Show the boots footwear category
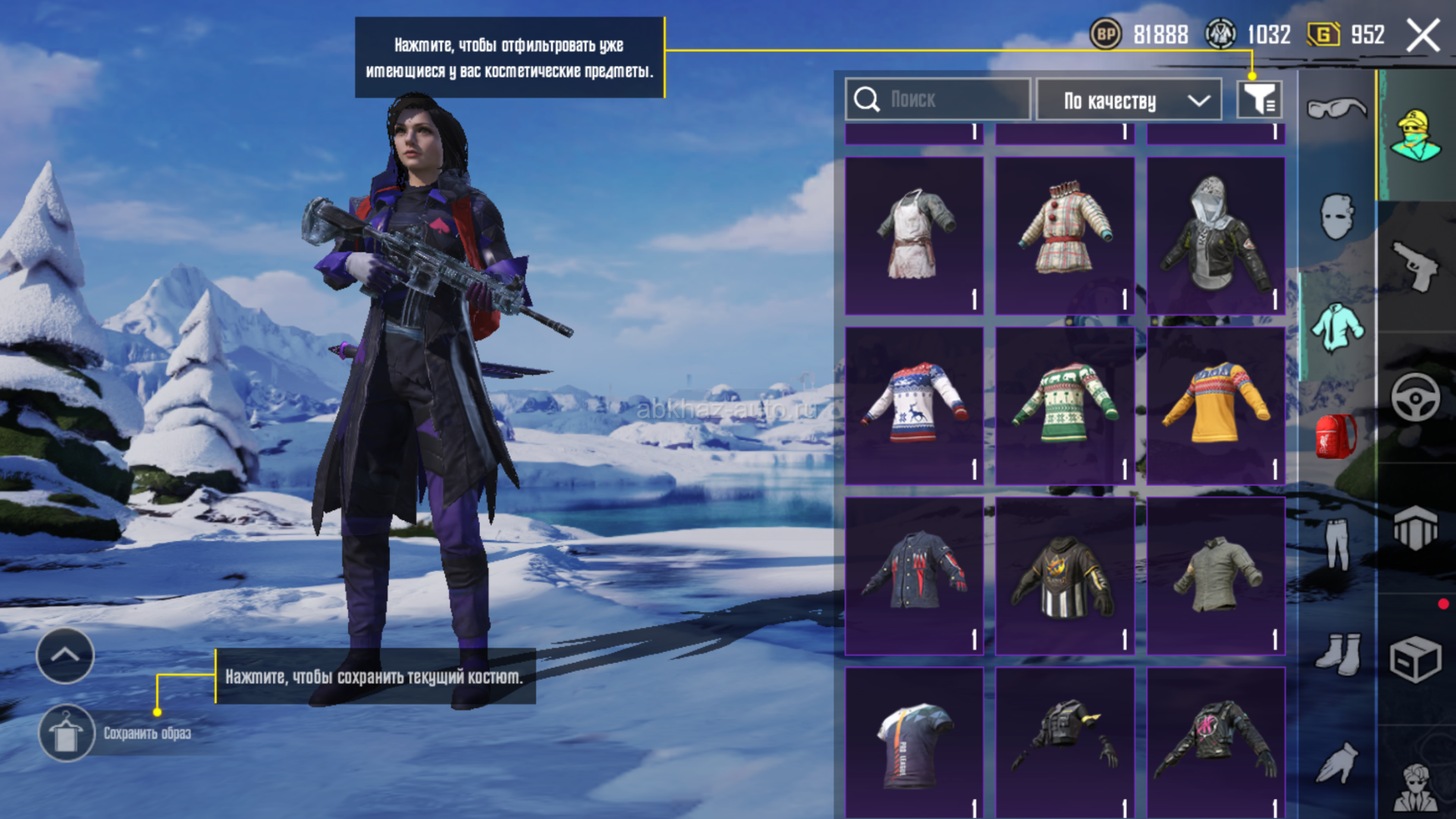Viewport: 1456px width, 819px height. 1336,654
